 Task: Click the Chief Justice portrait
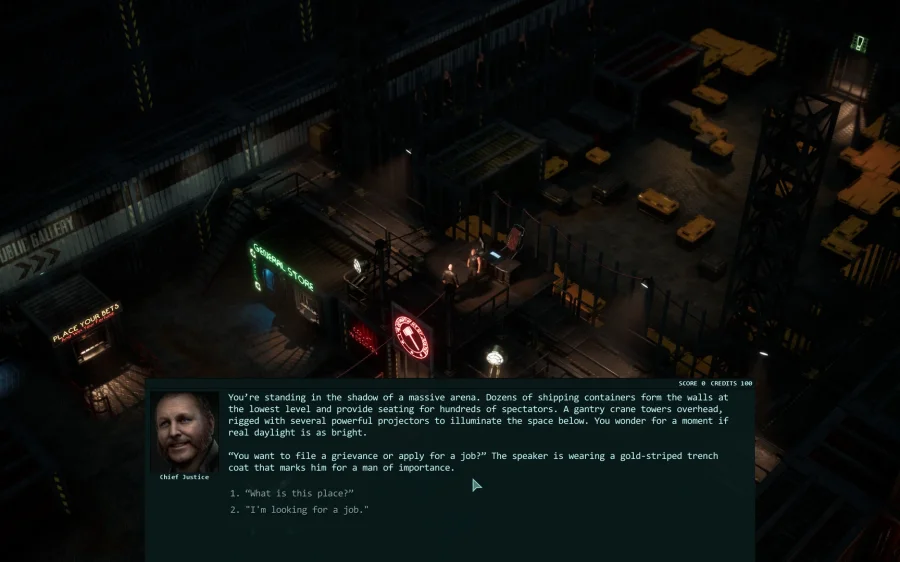point(184,431)
